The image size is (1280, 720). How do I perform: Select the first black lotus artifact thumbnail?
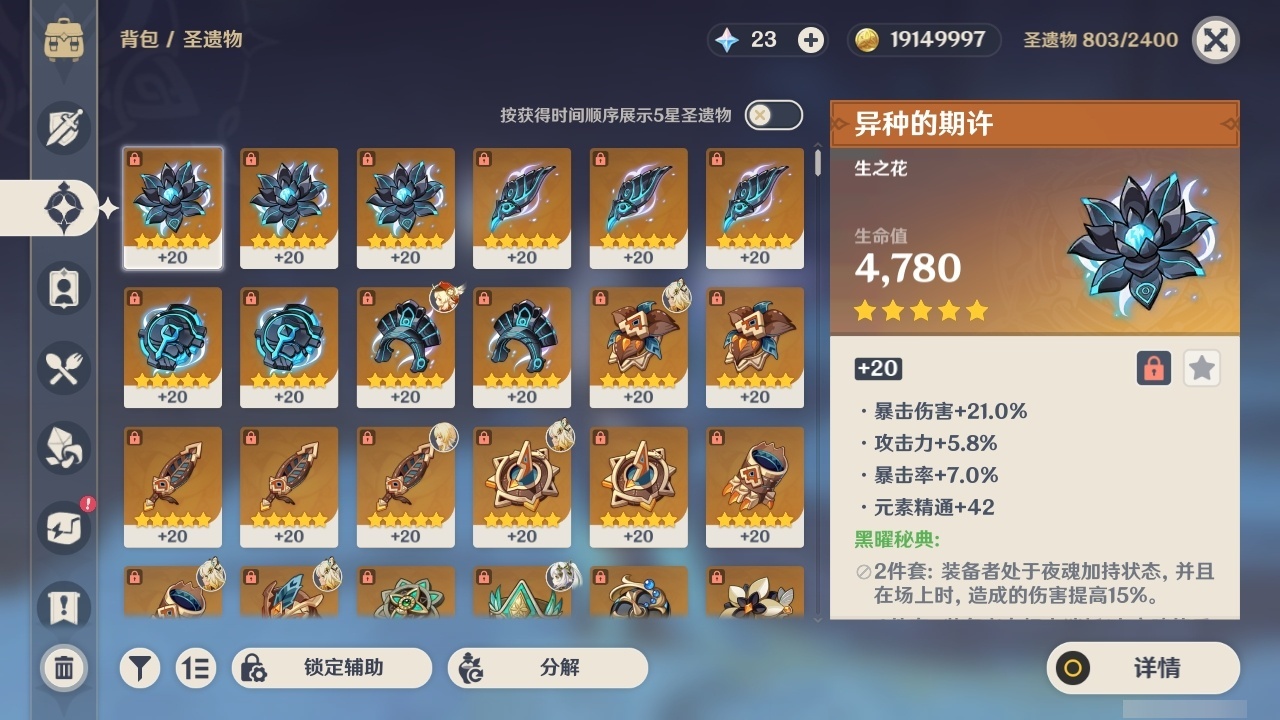[174, 207]
